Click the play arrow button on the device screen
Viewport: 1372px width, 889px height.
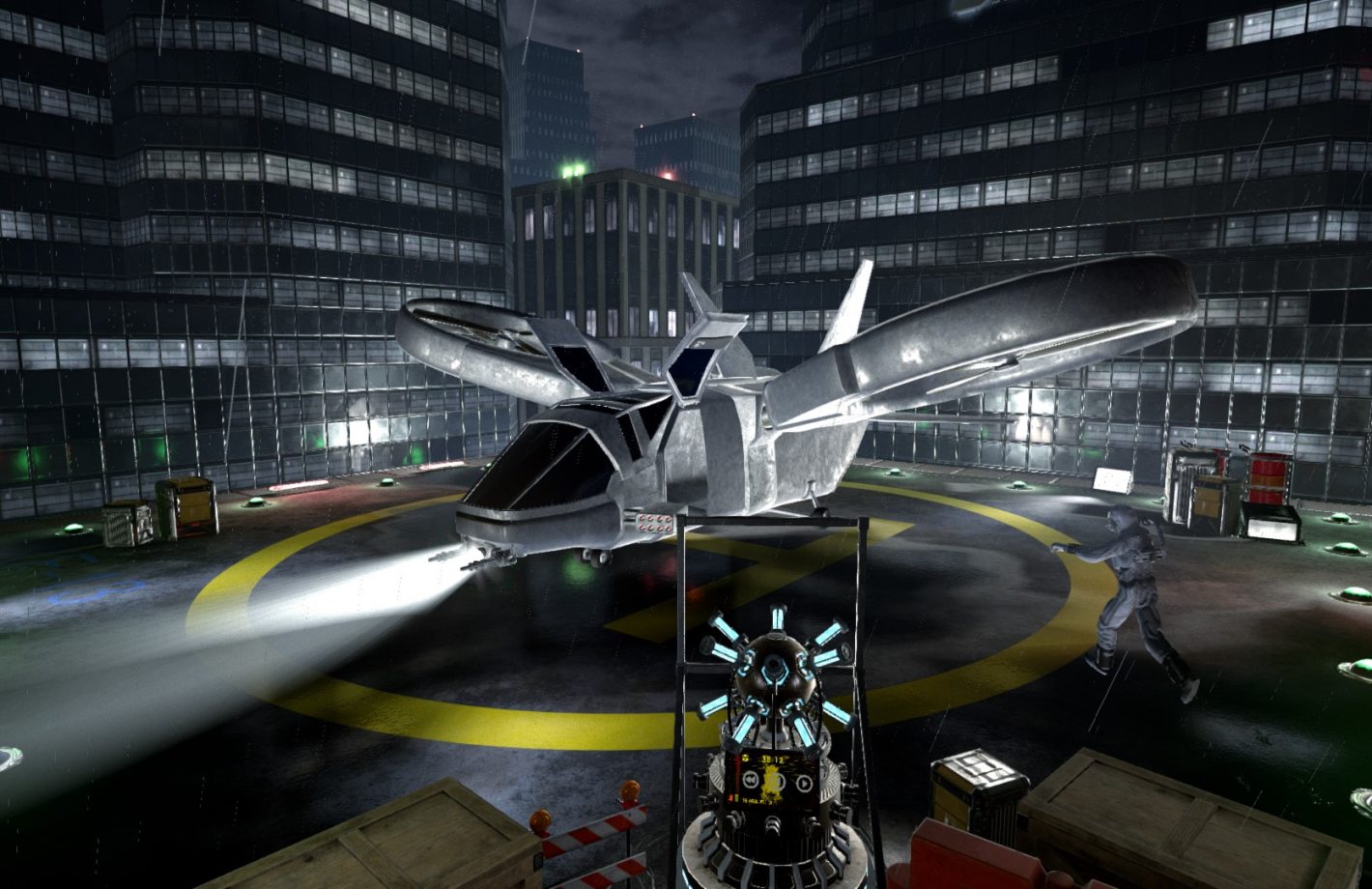(804, 784)
